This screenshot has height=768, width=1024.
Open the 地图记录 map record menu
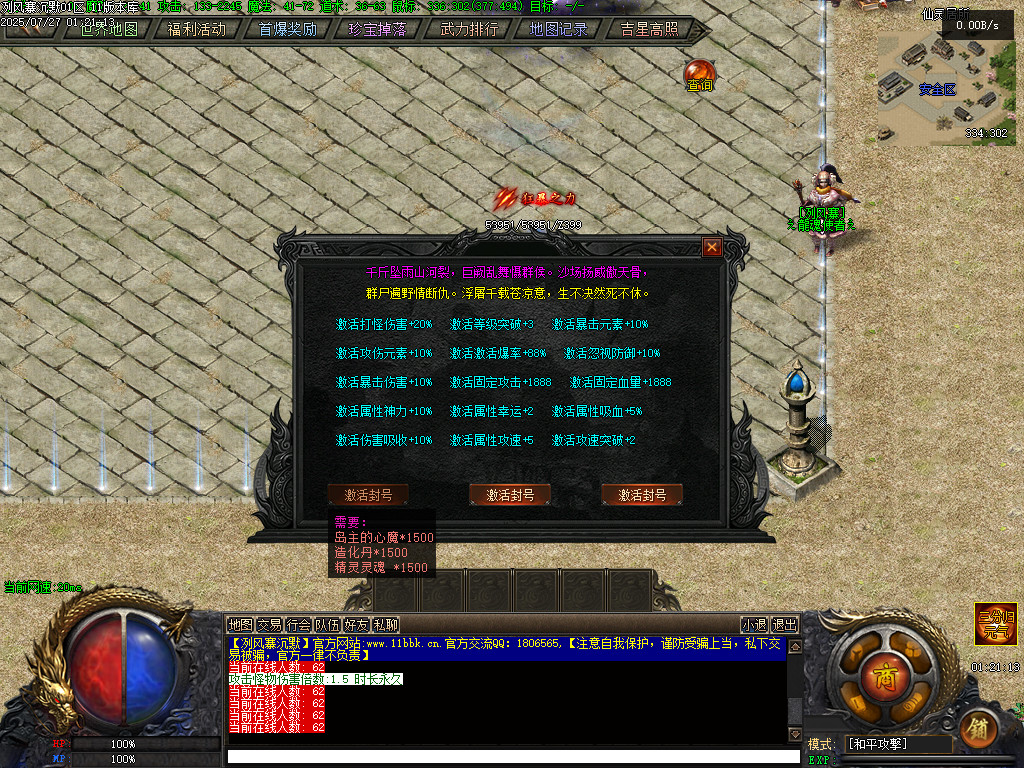[558, 29]
